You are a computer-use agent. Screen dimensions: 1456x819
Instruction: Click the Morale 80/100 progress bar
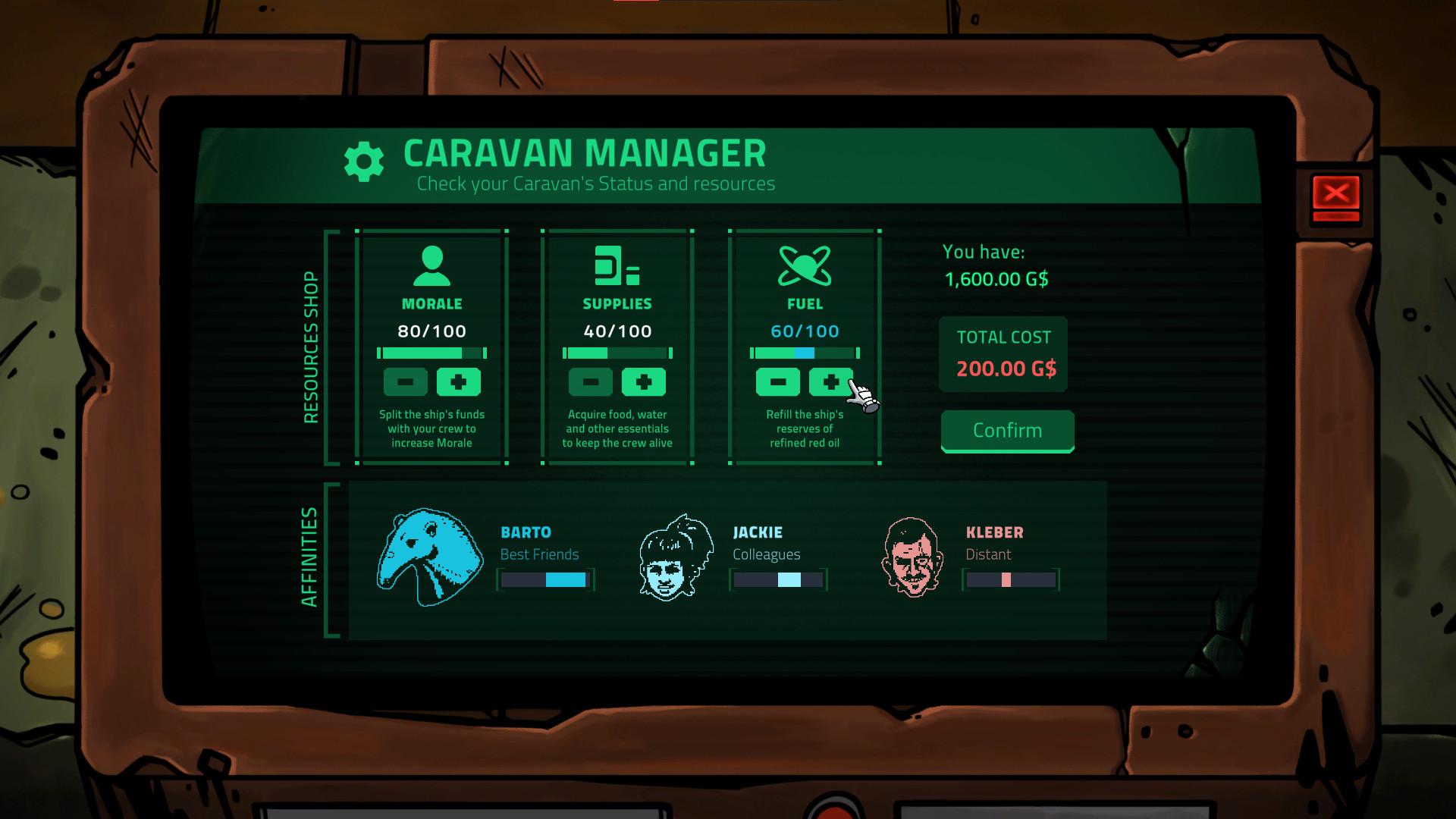point(431,353)
